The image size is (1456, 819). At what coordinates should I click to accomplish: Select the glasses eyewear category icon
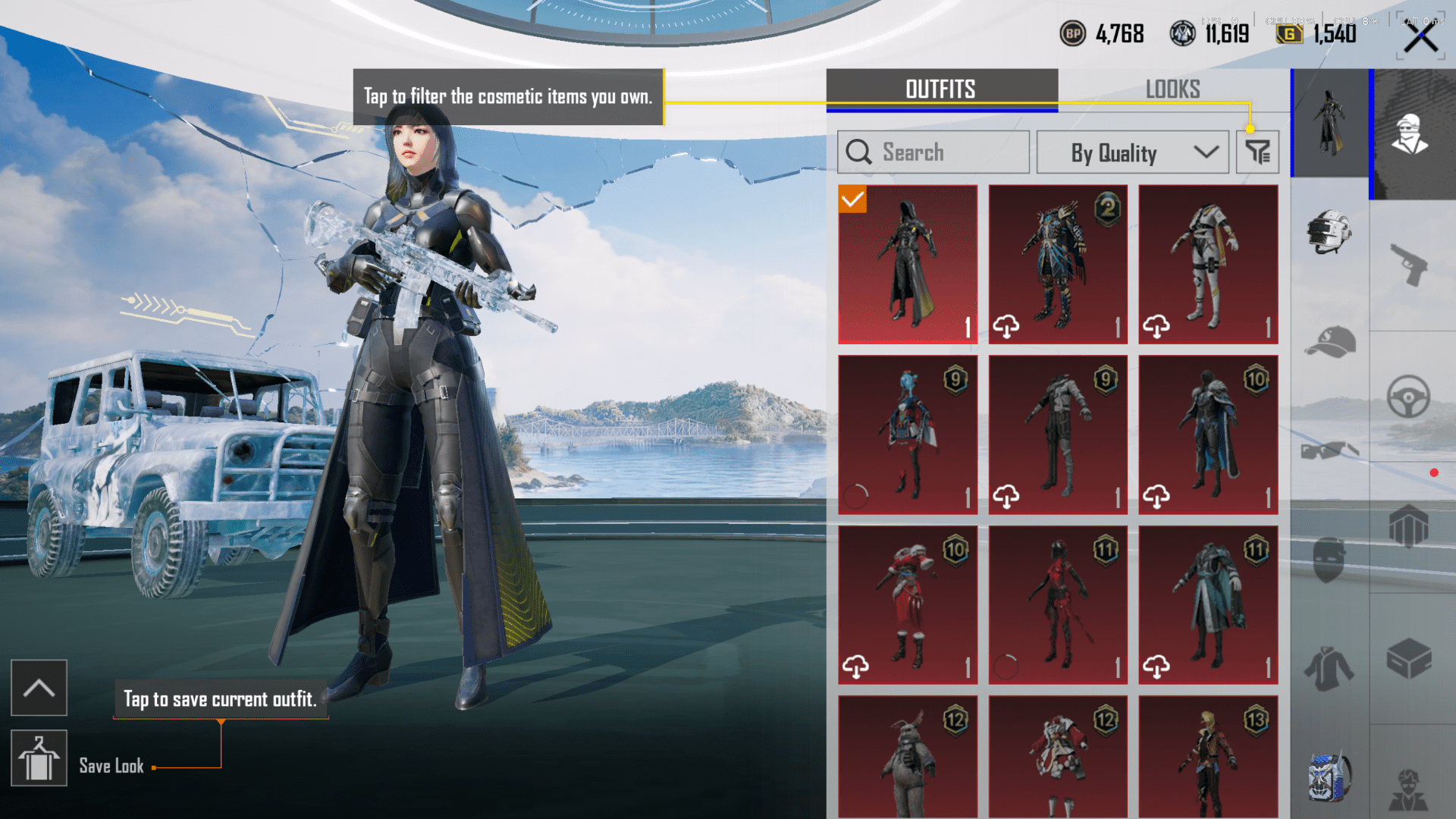1329,451
